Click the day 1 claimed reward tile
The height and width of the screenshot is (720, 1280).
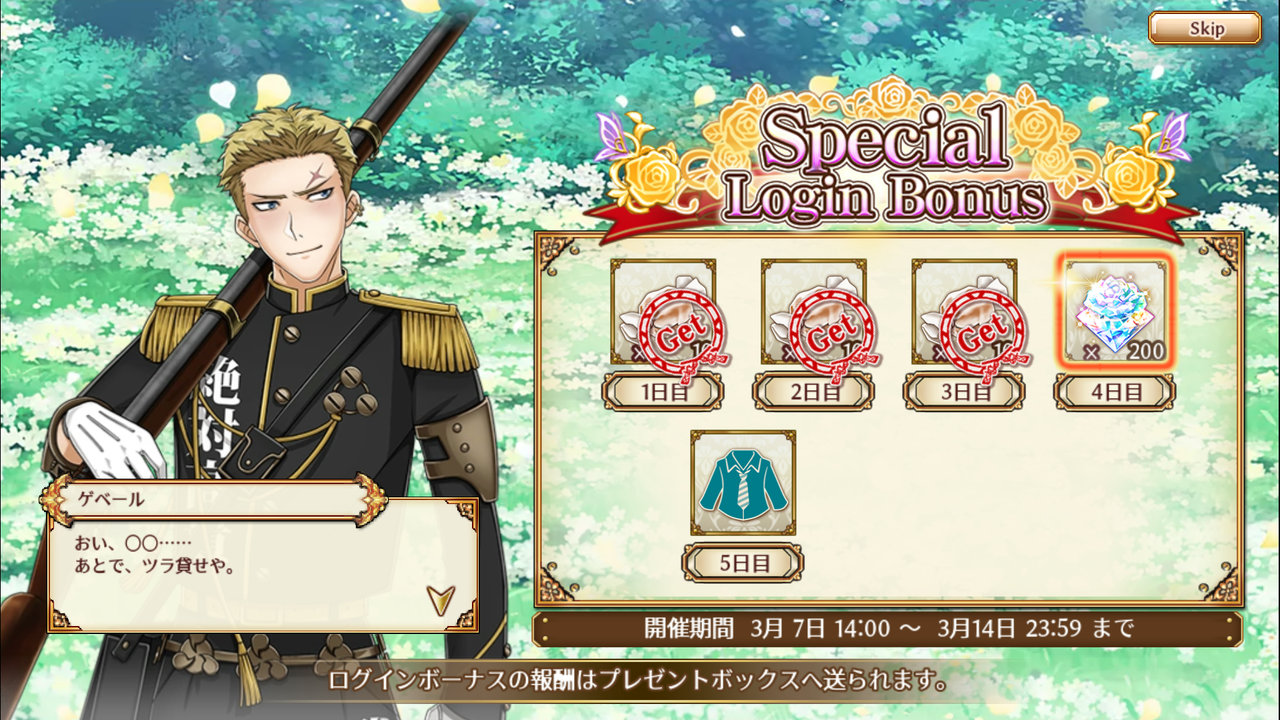[x=663, y=311]
